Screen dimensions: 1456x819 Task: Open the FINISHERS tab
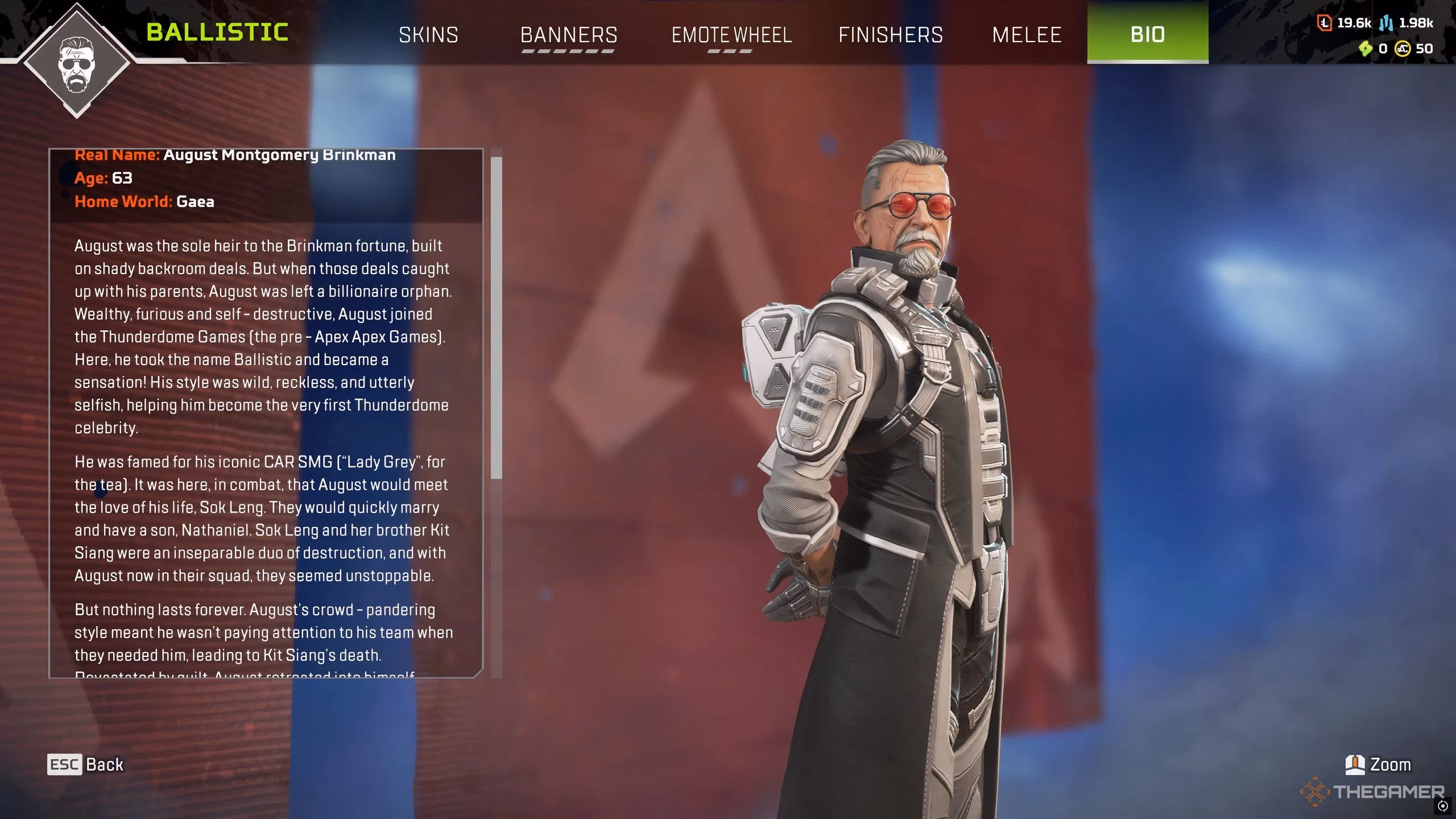(x=891, y=35)
